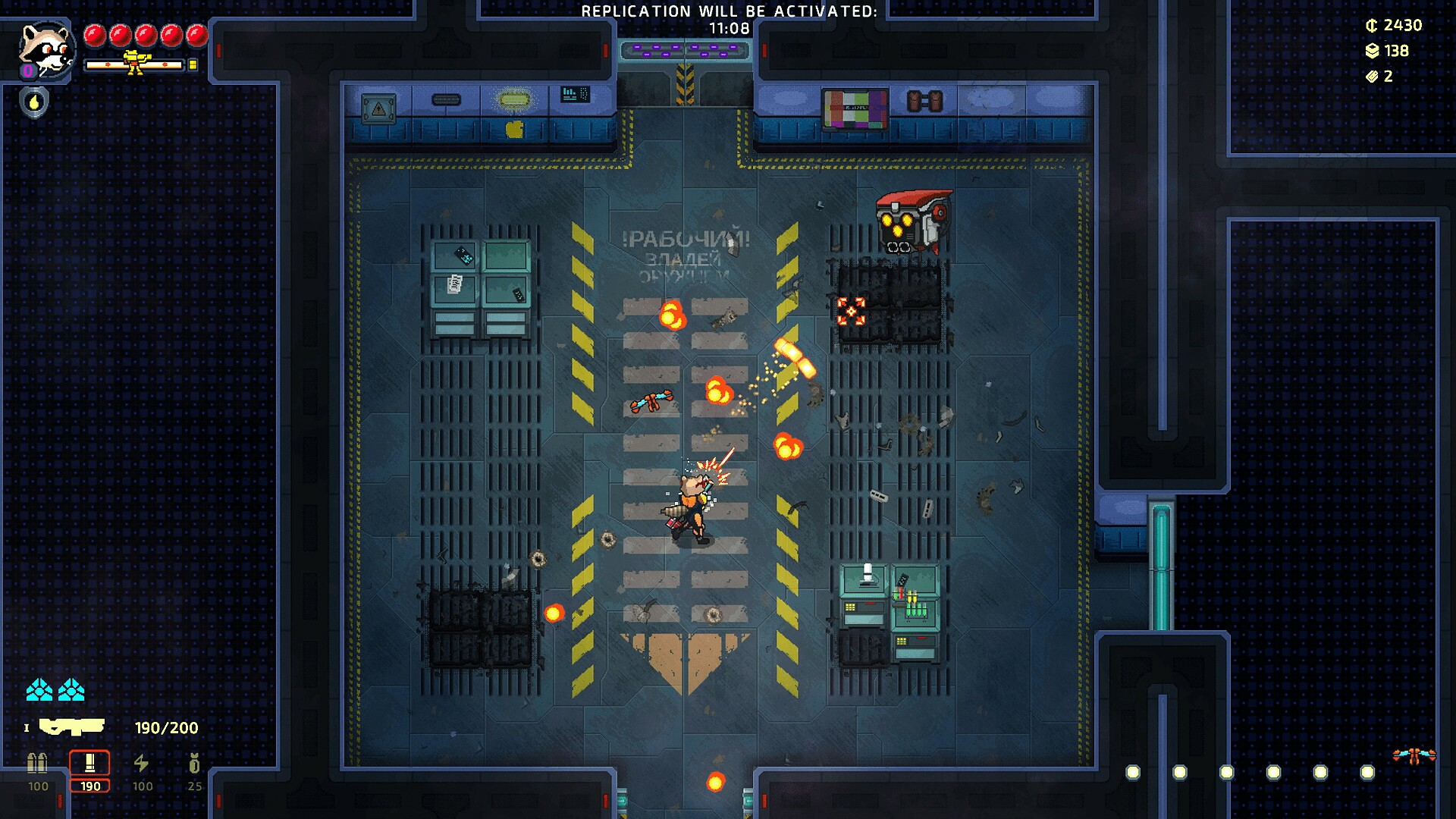Click the yellow coin marker at the XP bar's end
Viewport: 1456px width, 819px height.
point(193,64)
